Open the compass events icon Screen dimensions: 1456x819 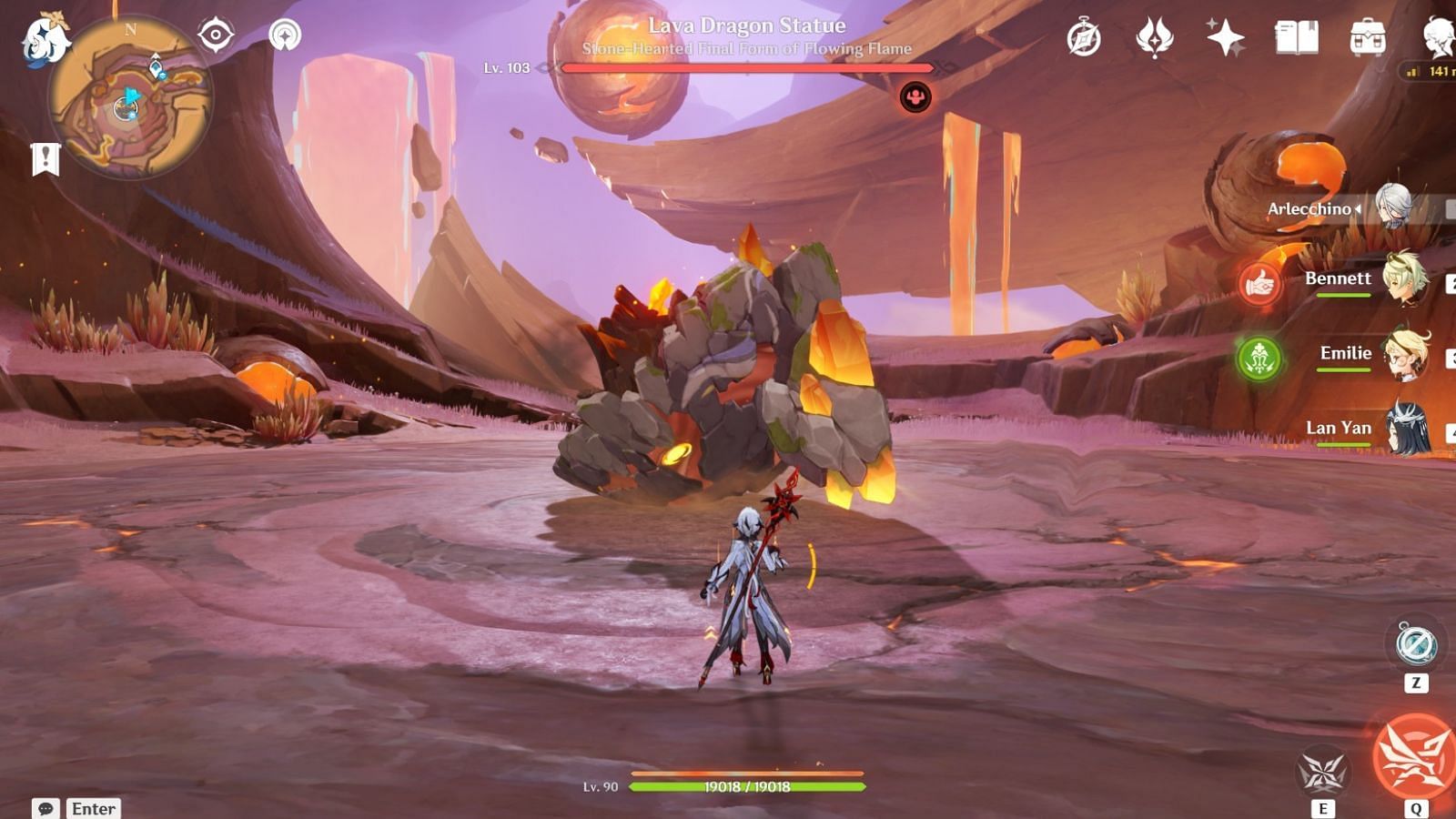[x=1084, y=38]
